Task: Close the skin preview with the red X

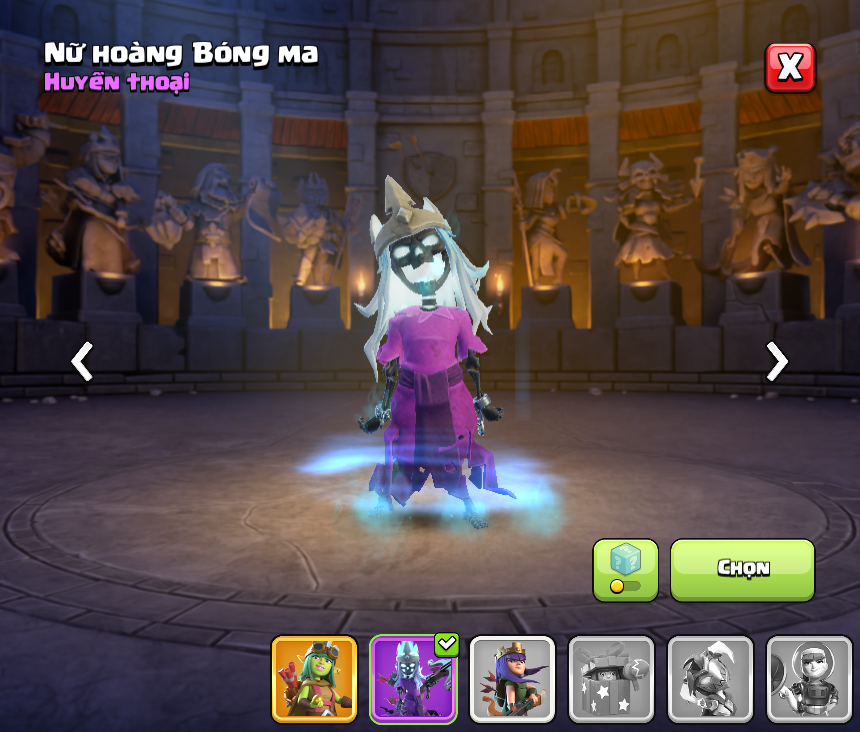Action: (x=790, y=68)
